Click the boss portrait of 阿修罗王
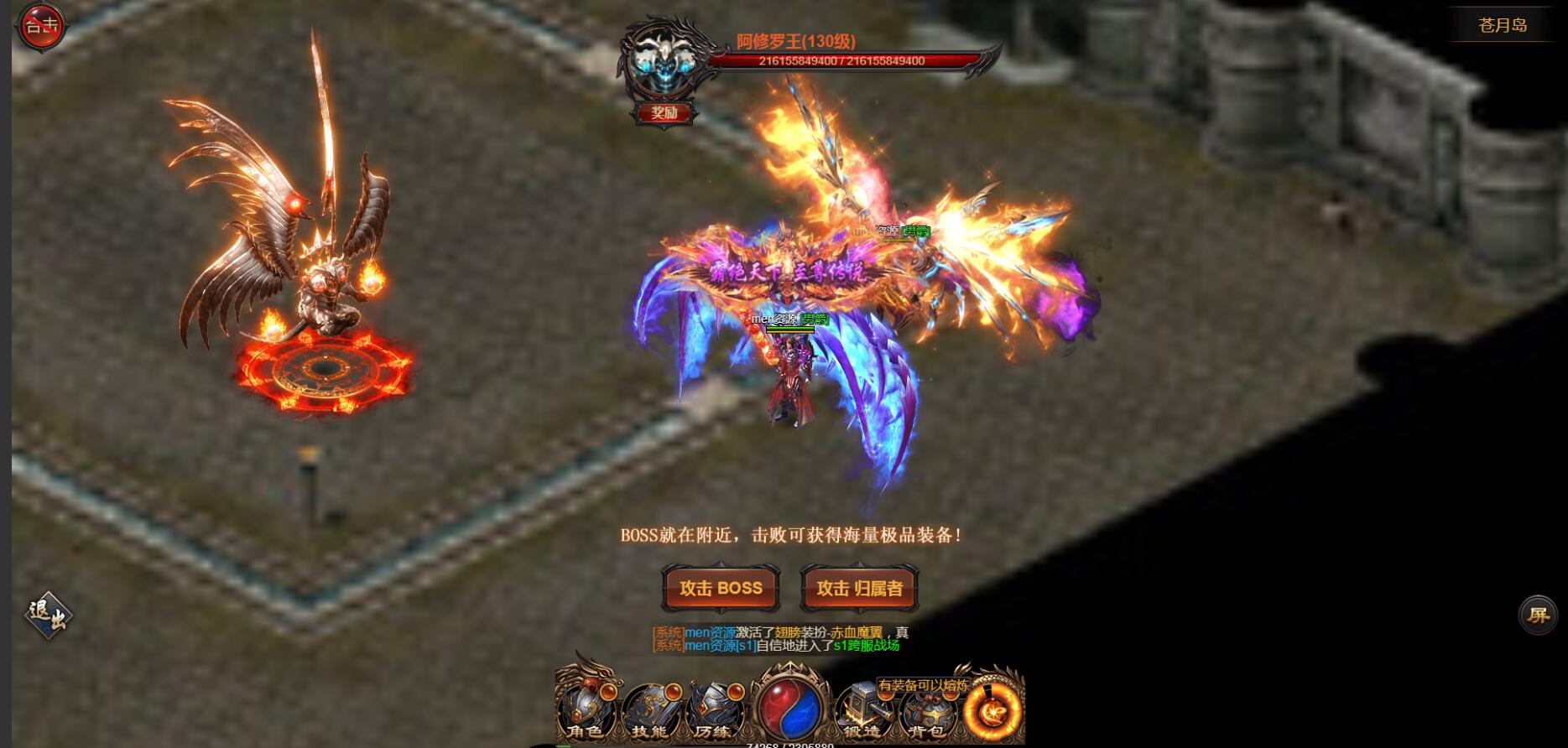Image resolution: width=1568 pixels, height=748 pixels. coord(663,60)
